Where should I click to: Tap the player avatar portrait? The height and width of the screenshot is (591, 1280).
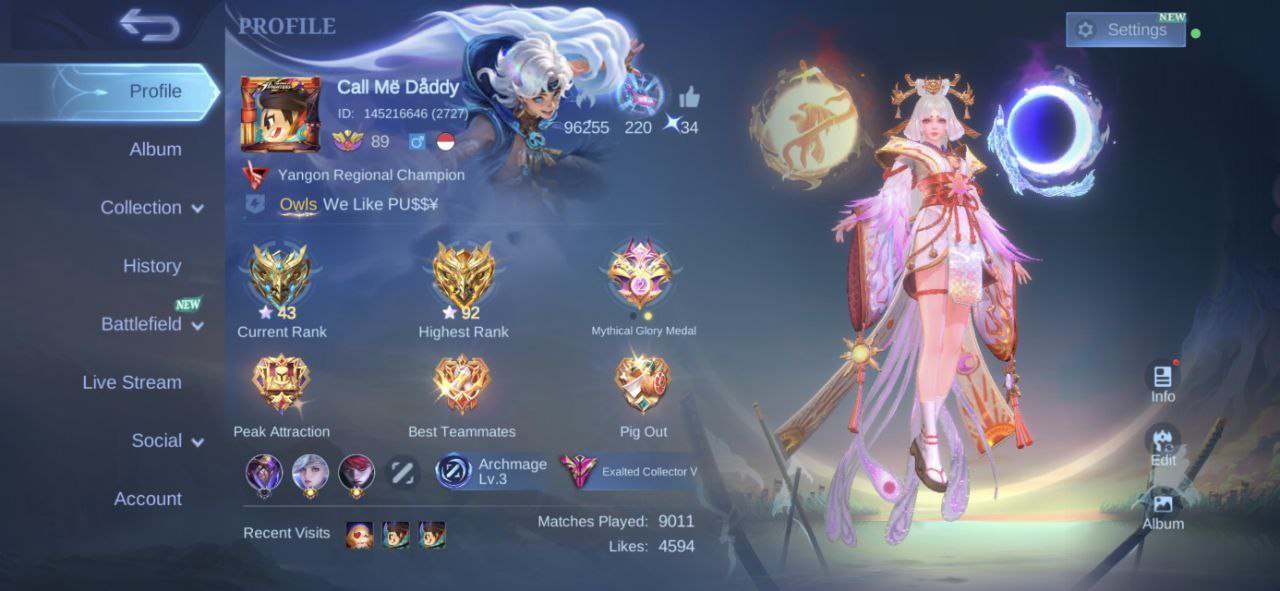pos(281,114)
